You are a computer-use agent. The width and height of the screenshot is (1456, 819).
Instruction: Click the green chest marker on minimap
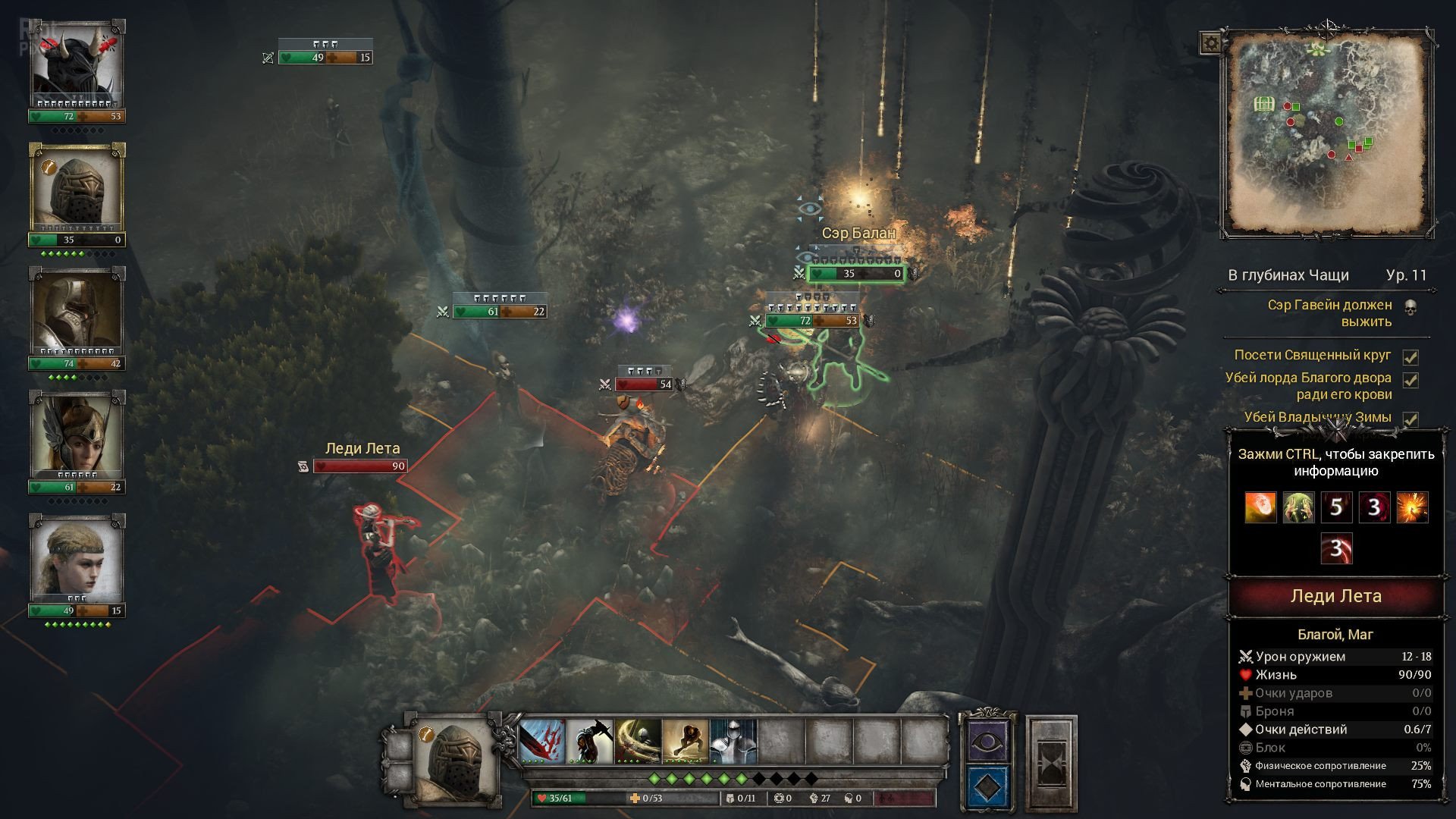1264,103
